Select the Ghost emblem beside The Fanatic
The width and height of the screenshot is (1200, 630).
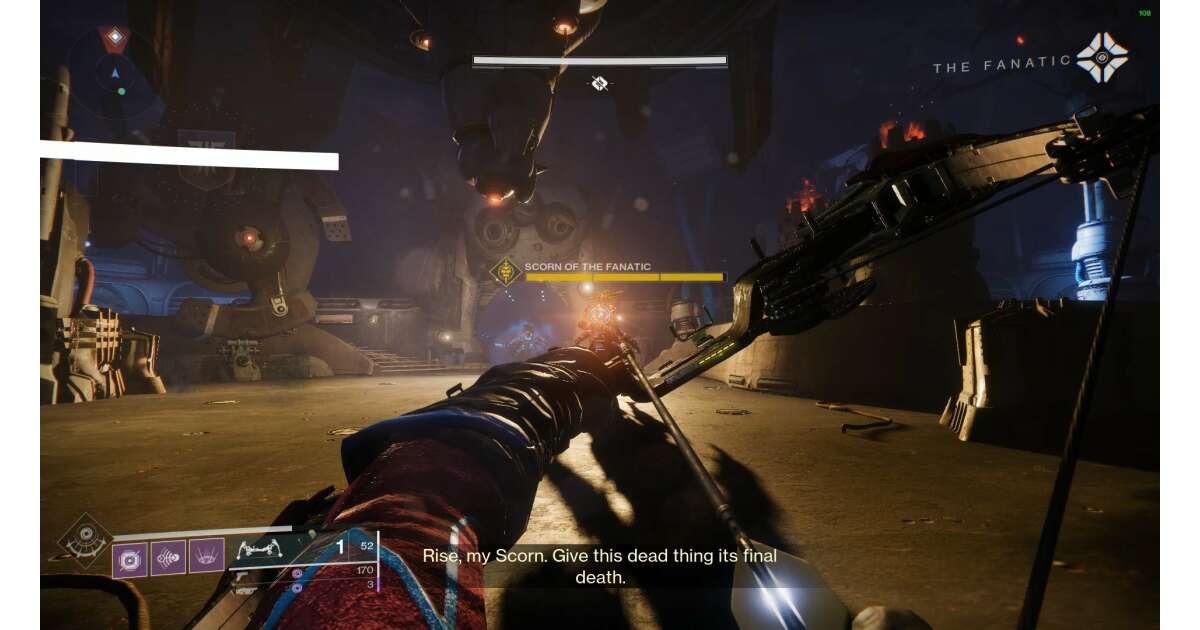(x=1101, y=57)
